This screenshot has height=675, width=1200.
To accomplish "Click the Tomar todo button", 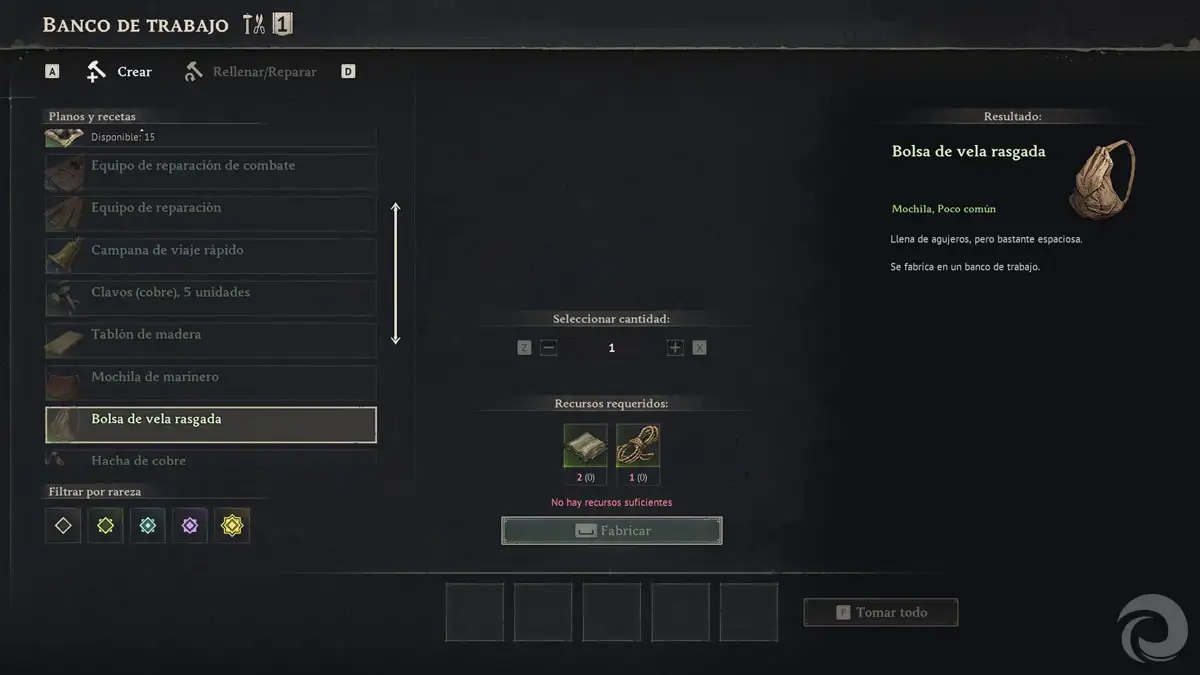I will (x=881, y=612).
